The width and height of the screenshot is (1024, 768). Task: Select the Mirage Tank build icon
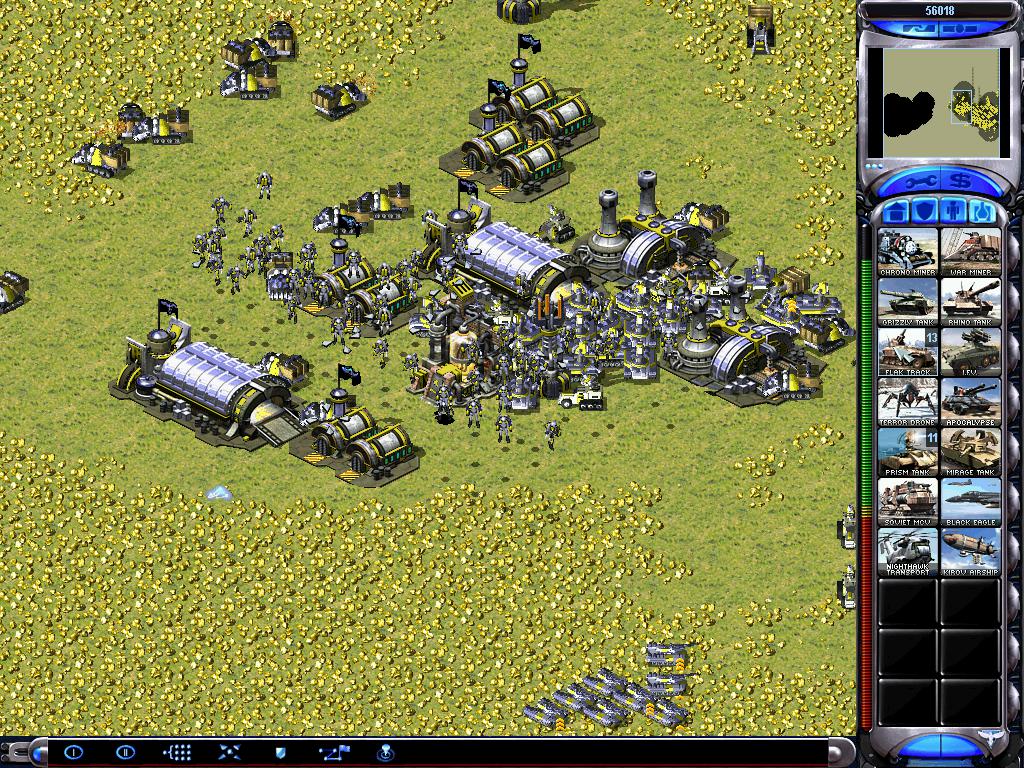970,451
